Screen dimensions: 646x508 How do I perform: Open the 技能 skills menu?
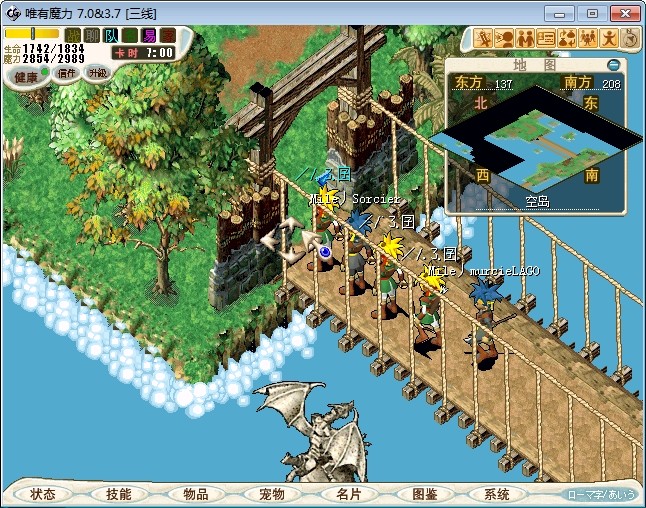coord(119,494)
